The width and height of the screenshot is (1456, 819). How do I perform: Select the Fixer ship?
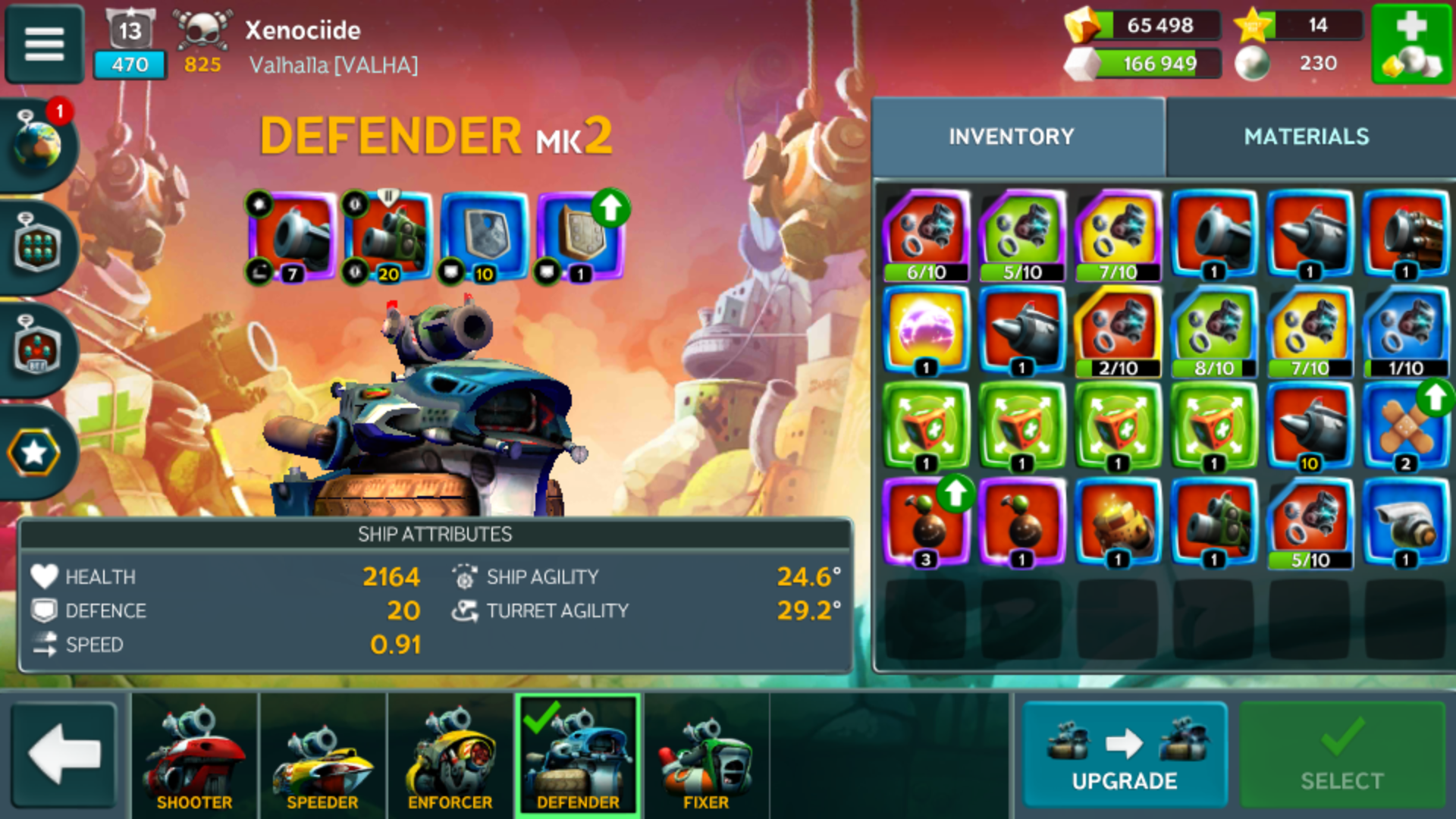[x=705, y=756]
